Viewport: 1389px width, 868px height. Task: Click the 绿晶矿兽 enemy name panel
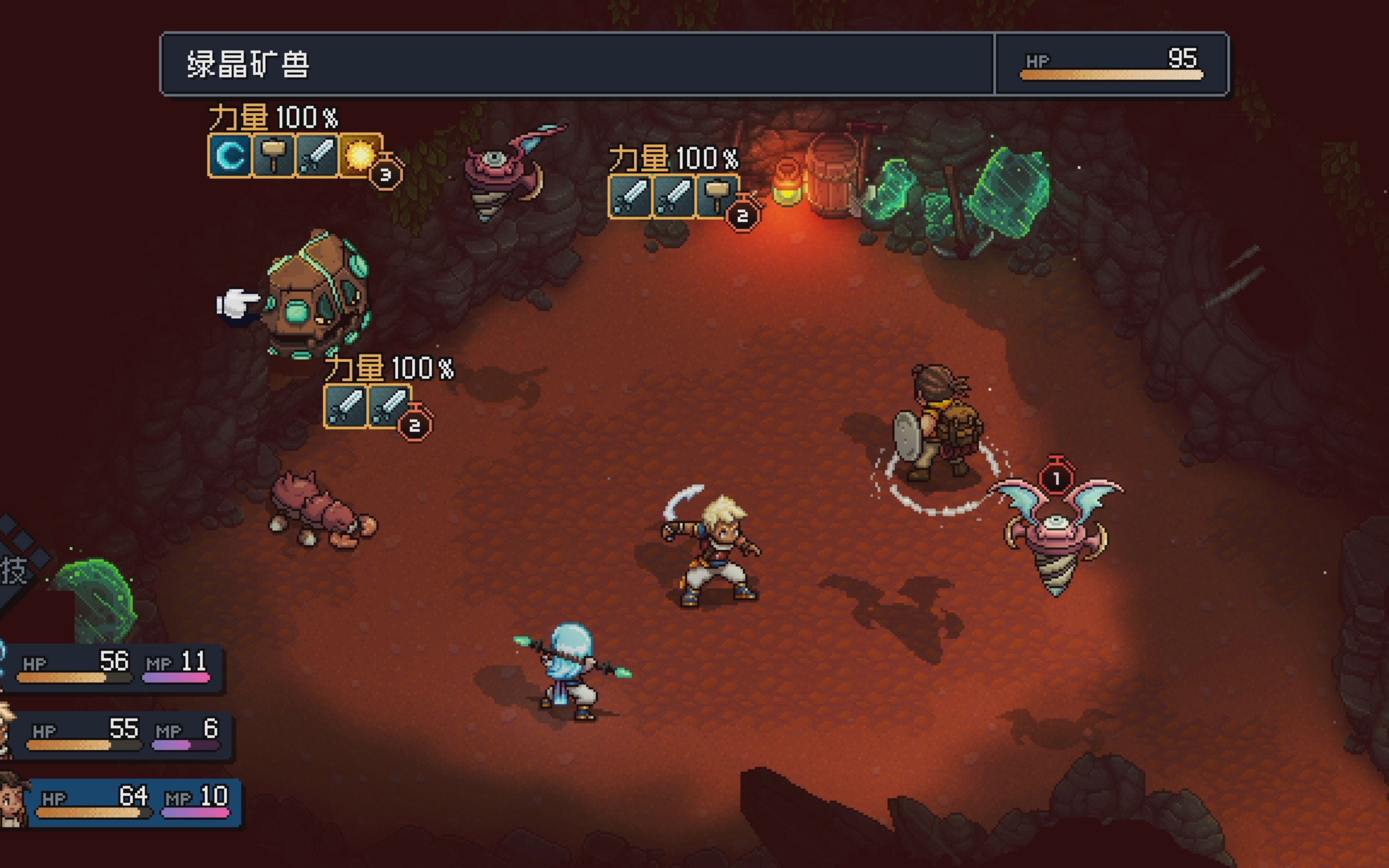577,64
